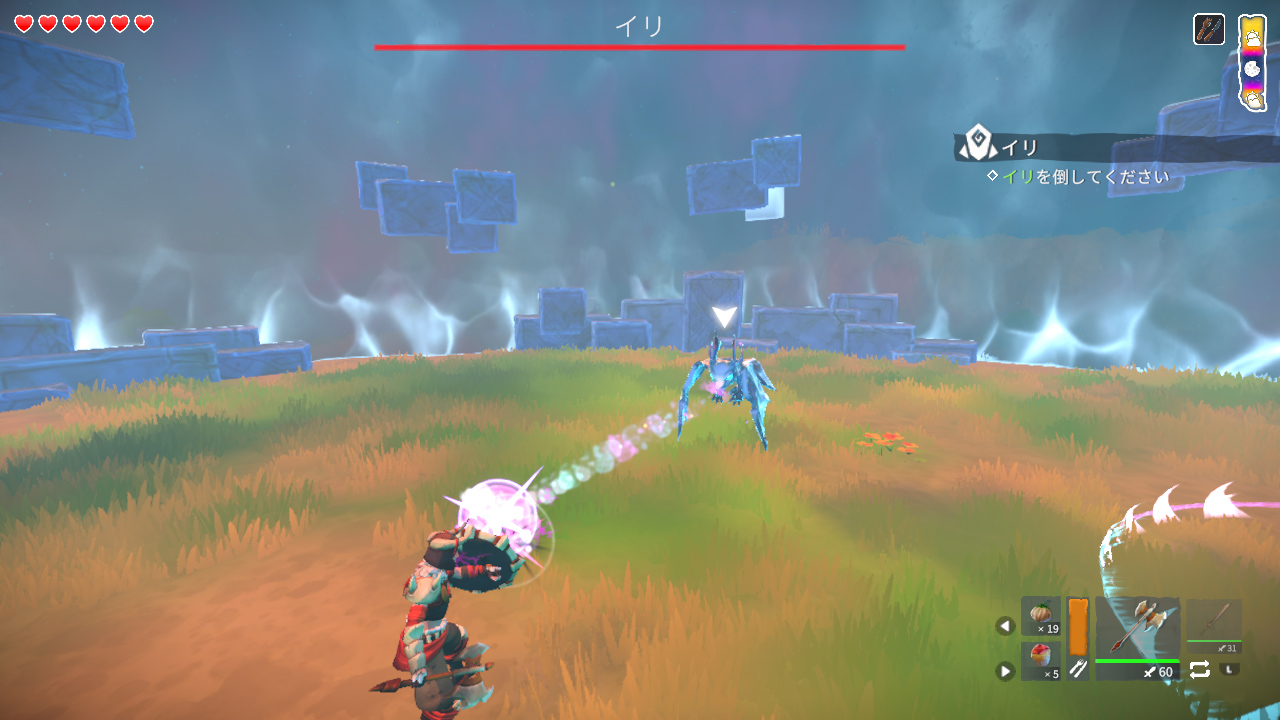Open the イリ quest tracker header

click(x=1020, y=148)
